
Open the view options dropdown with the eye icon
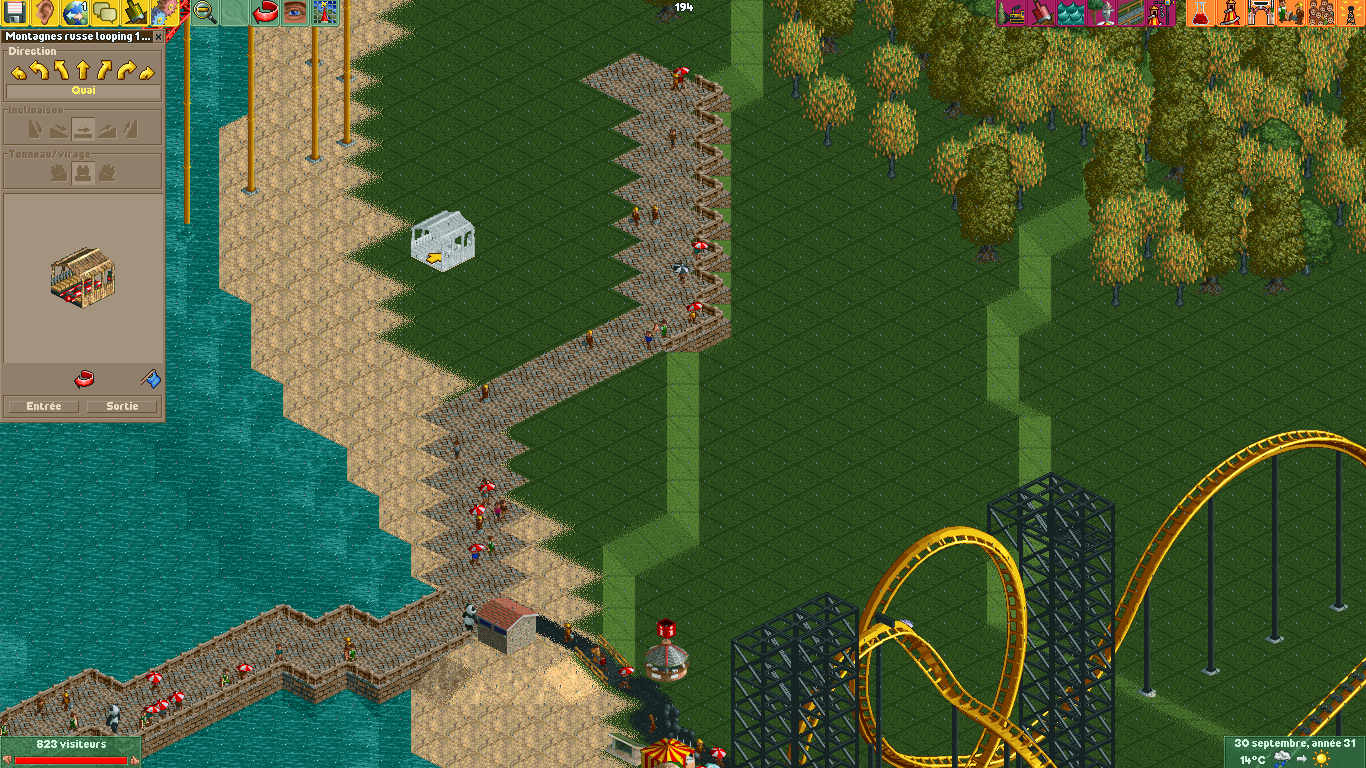(x=293, y=15)
